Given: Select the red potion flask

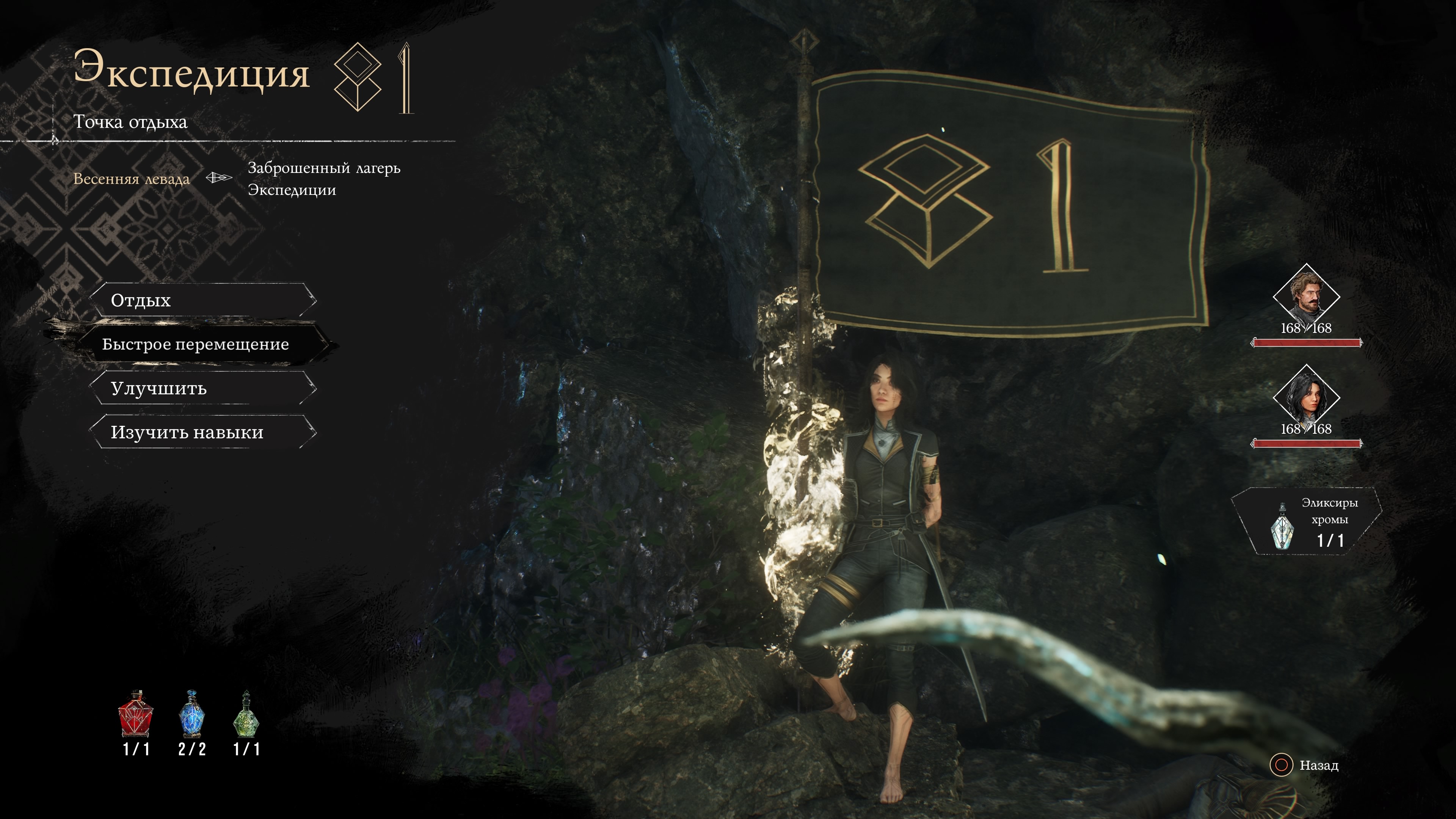Looking at the screenshot, I should [136, 714].
